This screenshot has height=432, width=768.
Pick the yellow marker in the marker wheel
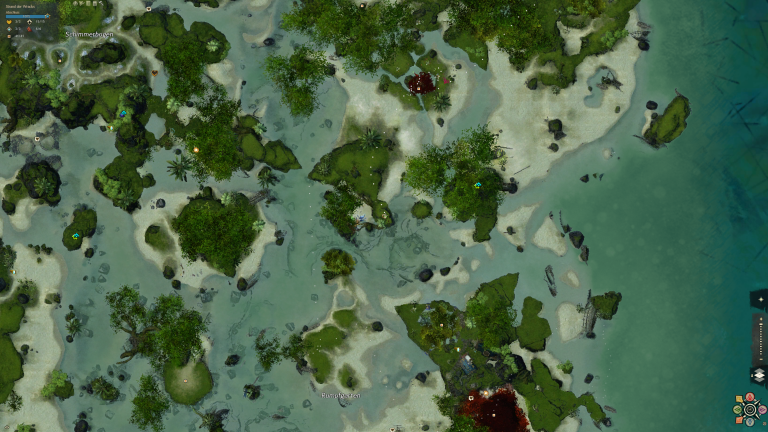739,398
